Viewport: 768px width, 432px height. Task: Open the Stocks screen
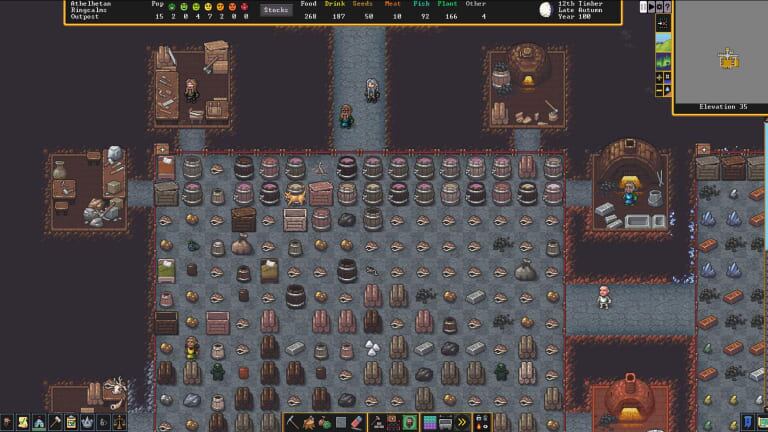[x=276, y=10]
